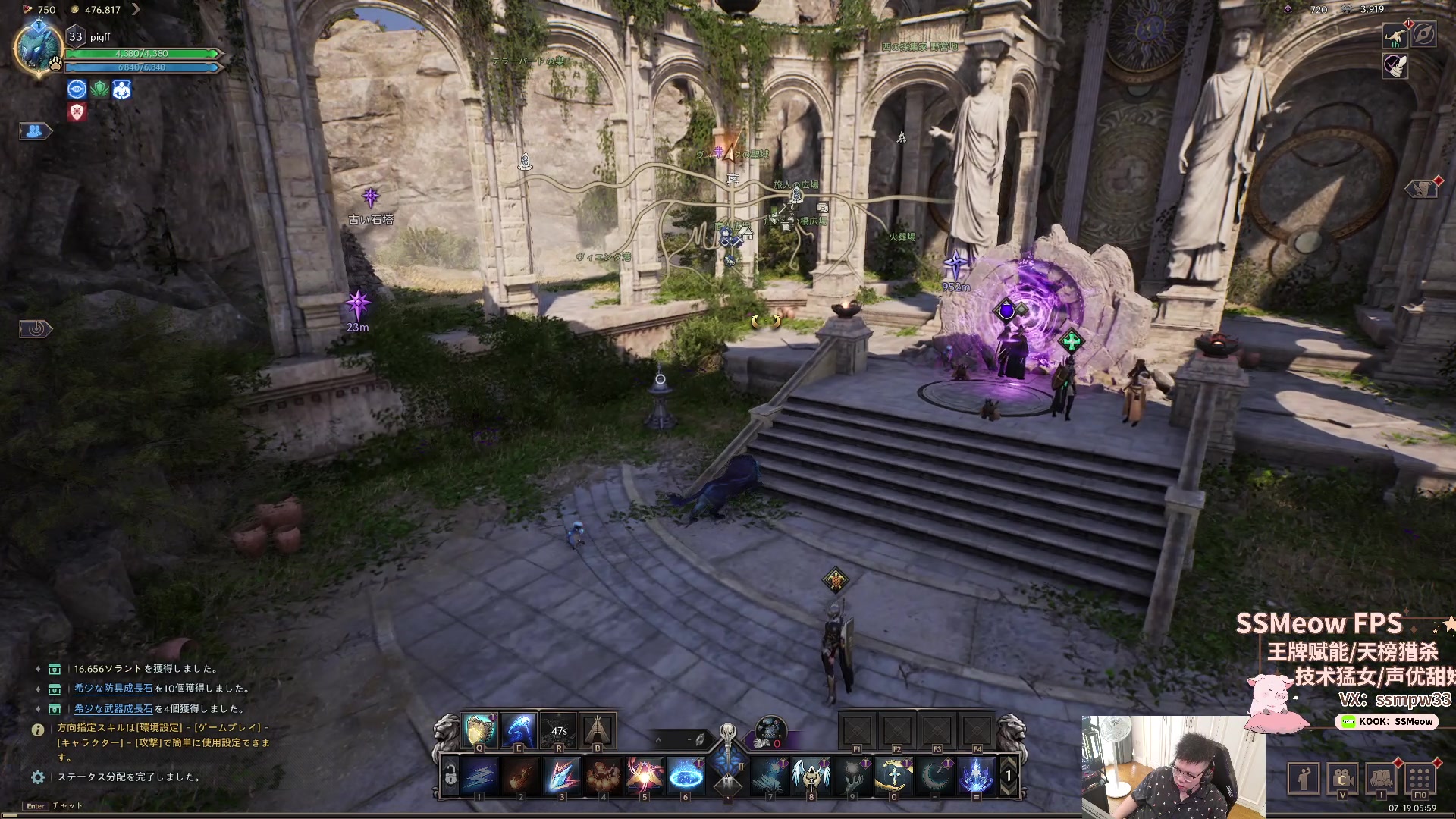Image resolution: width=1456 pixels, height=819 pixels.
Task: Open the emote gesture button
Action: click(1304, 777)
